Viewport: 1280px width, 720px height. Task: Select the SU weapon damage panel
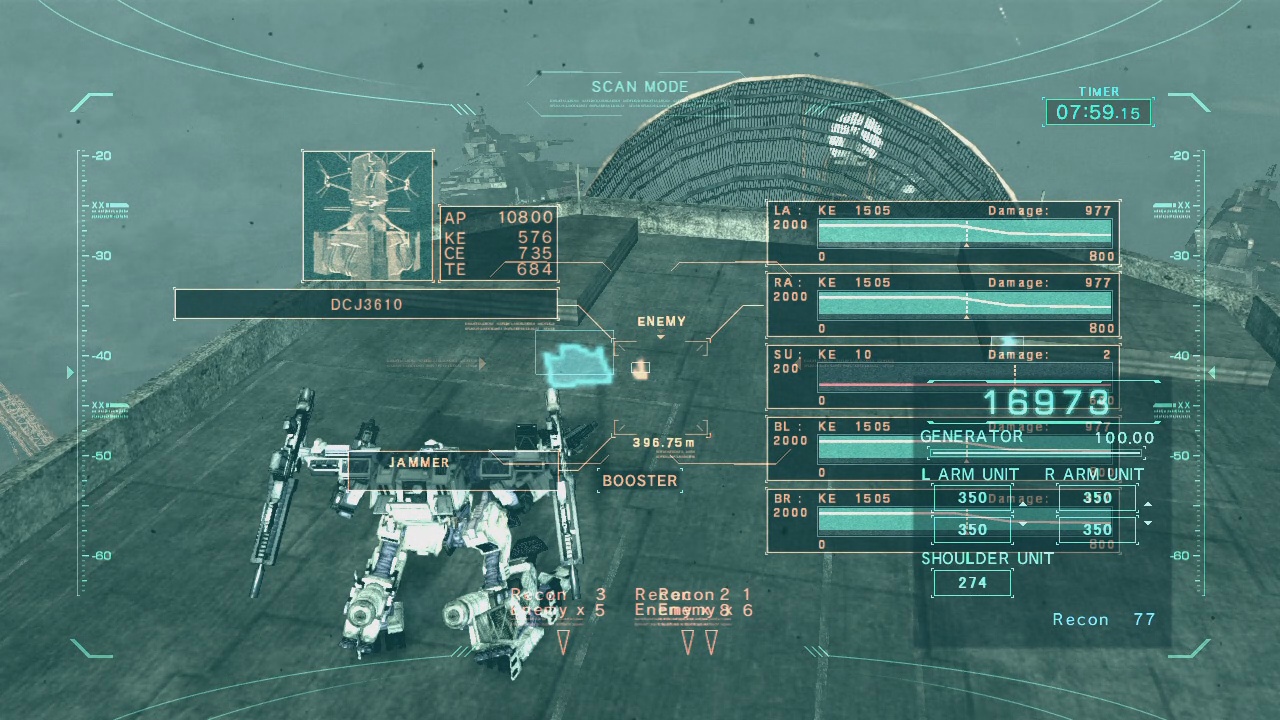[x=943, y=377]
